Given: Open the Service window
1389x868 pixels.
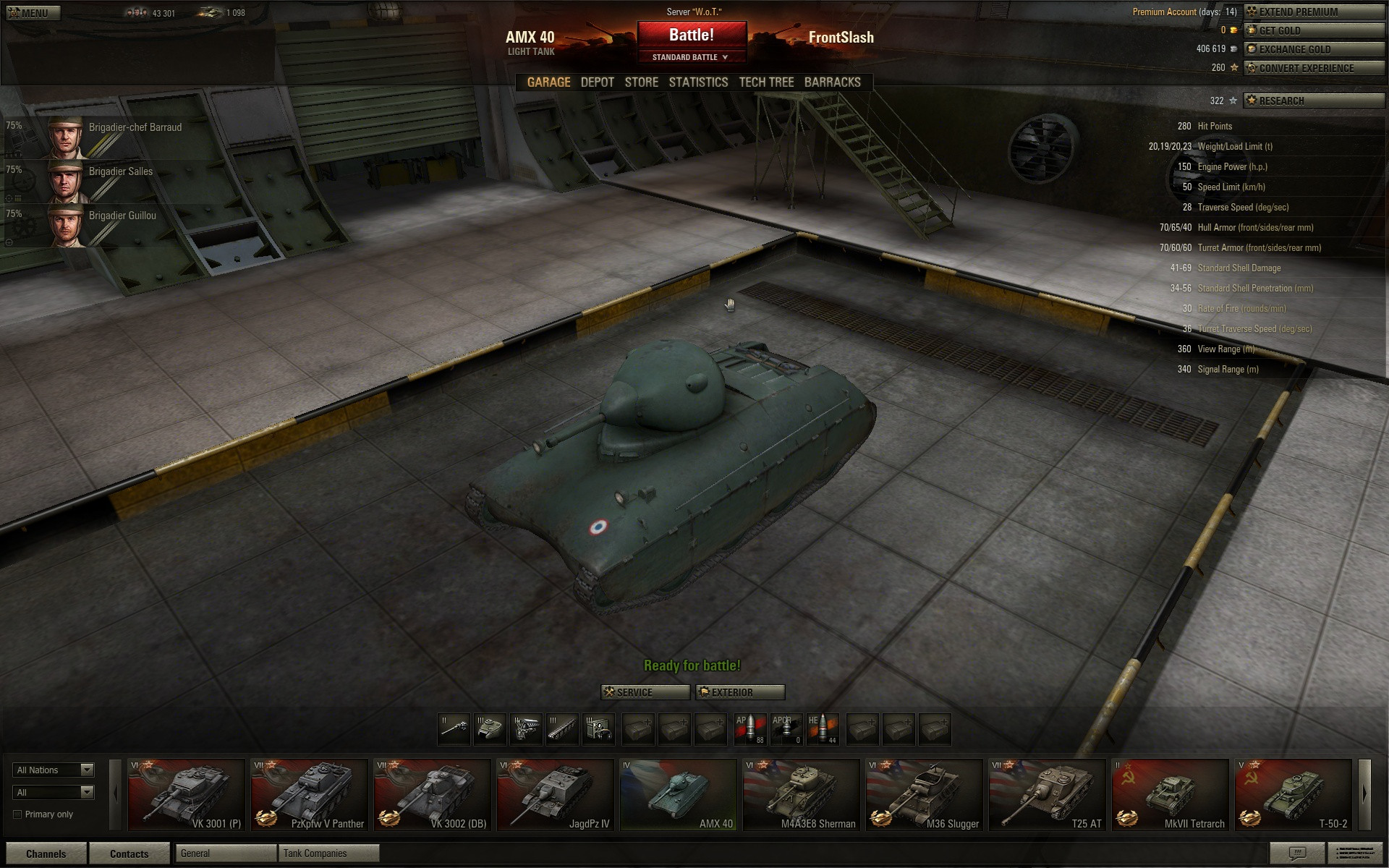Looking at the screenshot, I should tap(645, 692).
